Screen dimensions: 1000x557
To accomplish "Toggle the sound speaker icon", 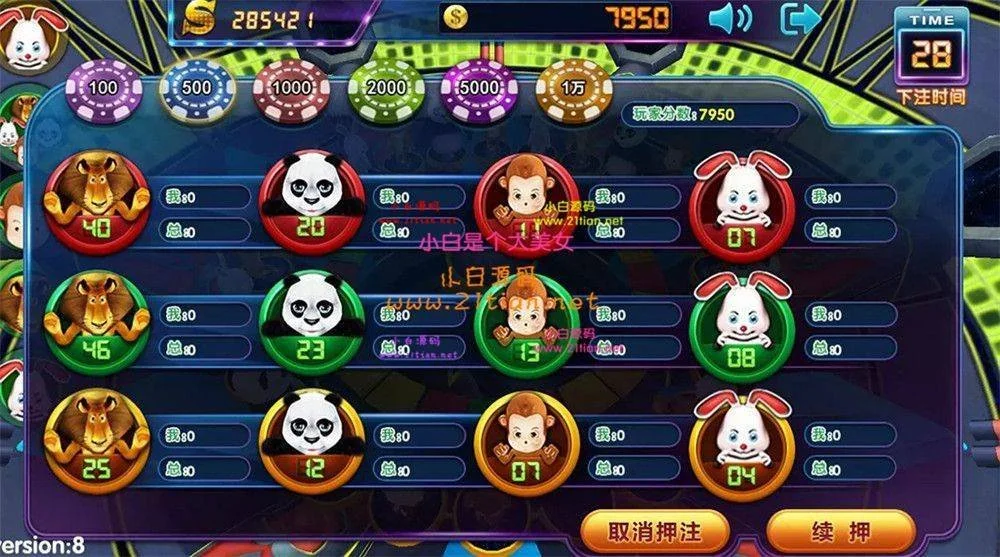I will (730, 18).
